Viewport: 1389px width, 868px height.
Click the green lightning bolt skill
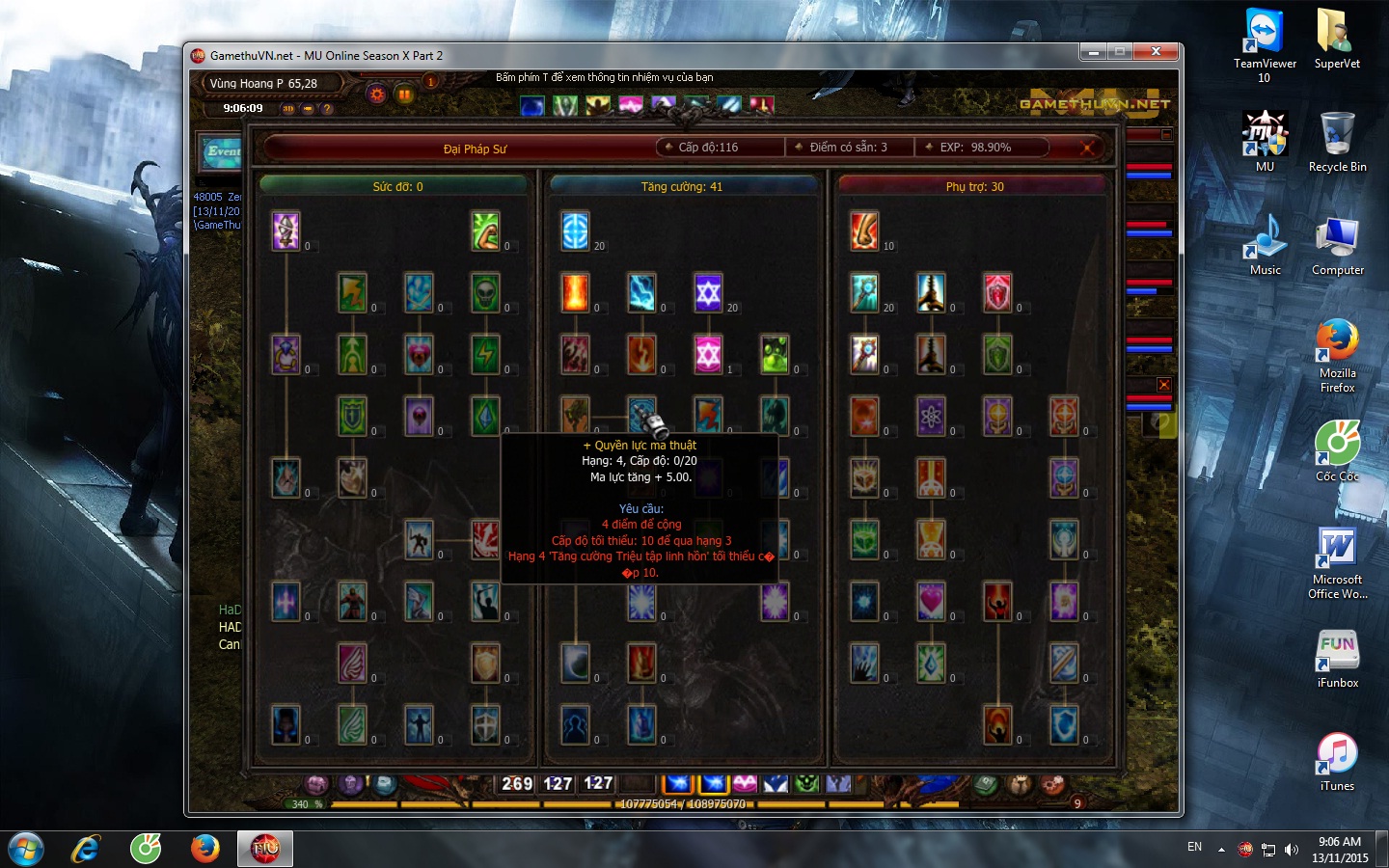coord(485,355)
